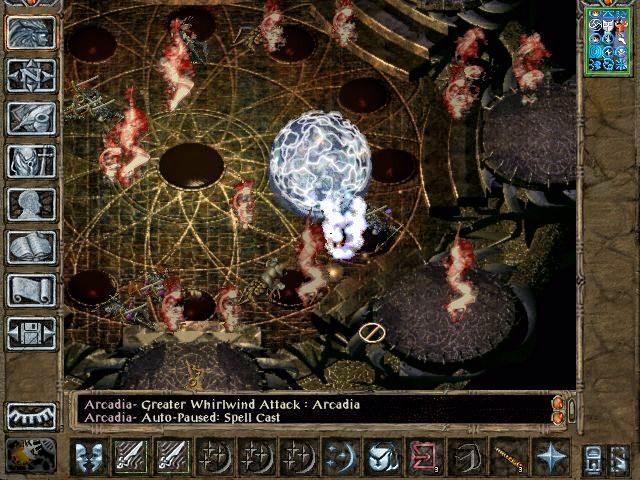Use the wand quick item
Screen dimensions: 640x480
509,457
